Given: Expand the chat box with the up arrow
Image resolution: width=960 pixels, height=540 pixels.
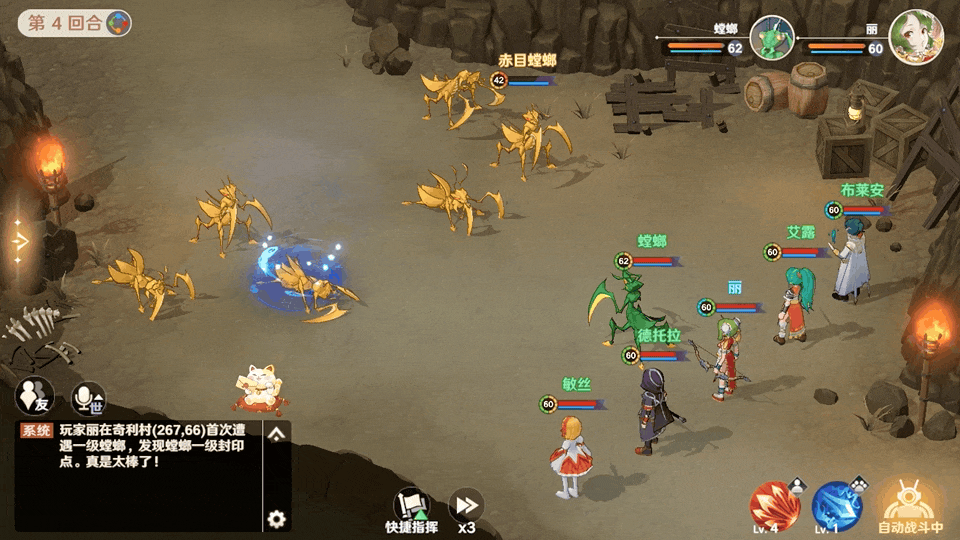Looking at the screenshot, I should 277,433.
